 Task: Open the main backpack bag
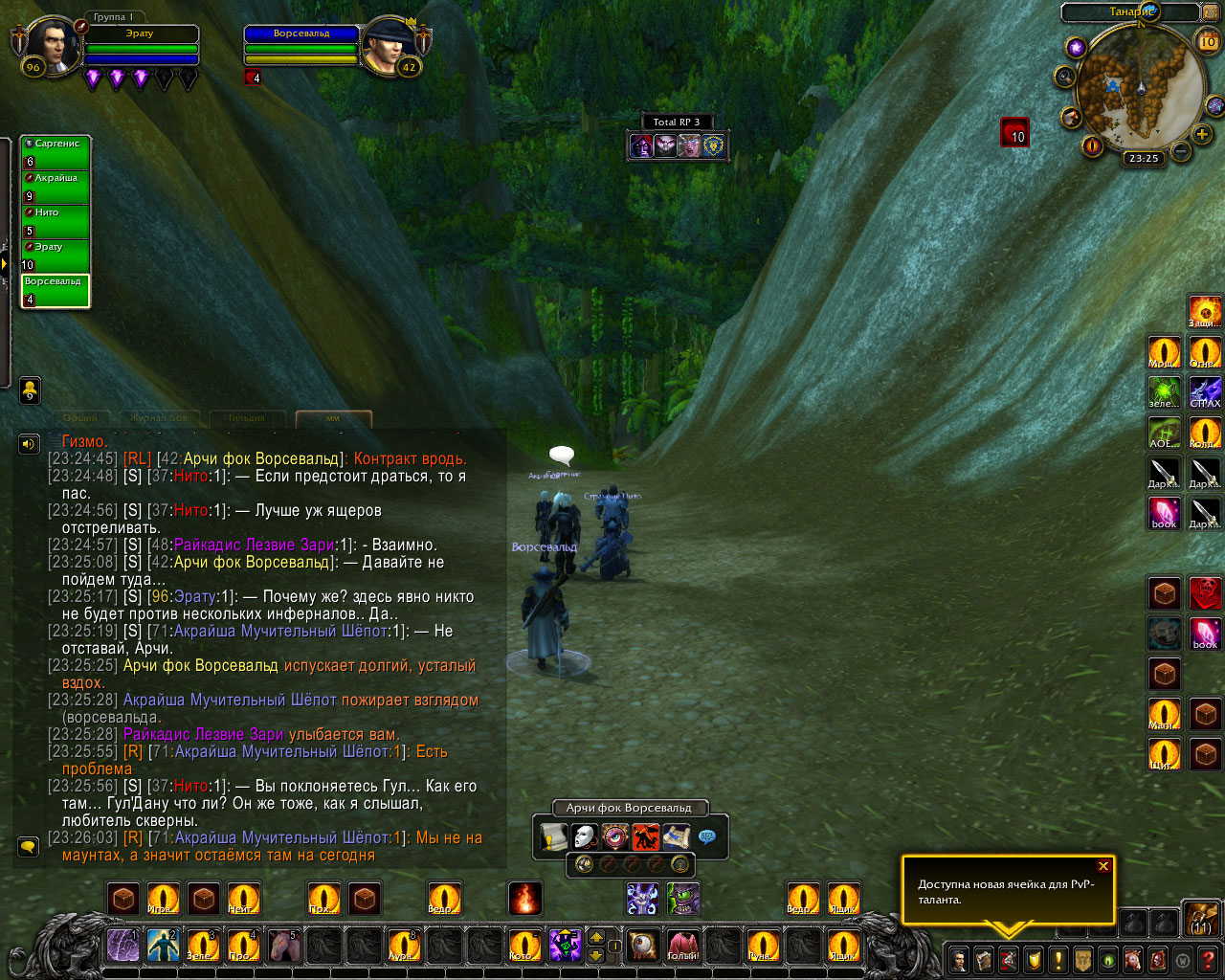click(x=1202, y=920)
